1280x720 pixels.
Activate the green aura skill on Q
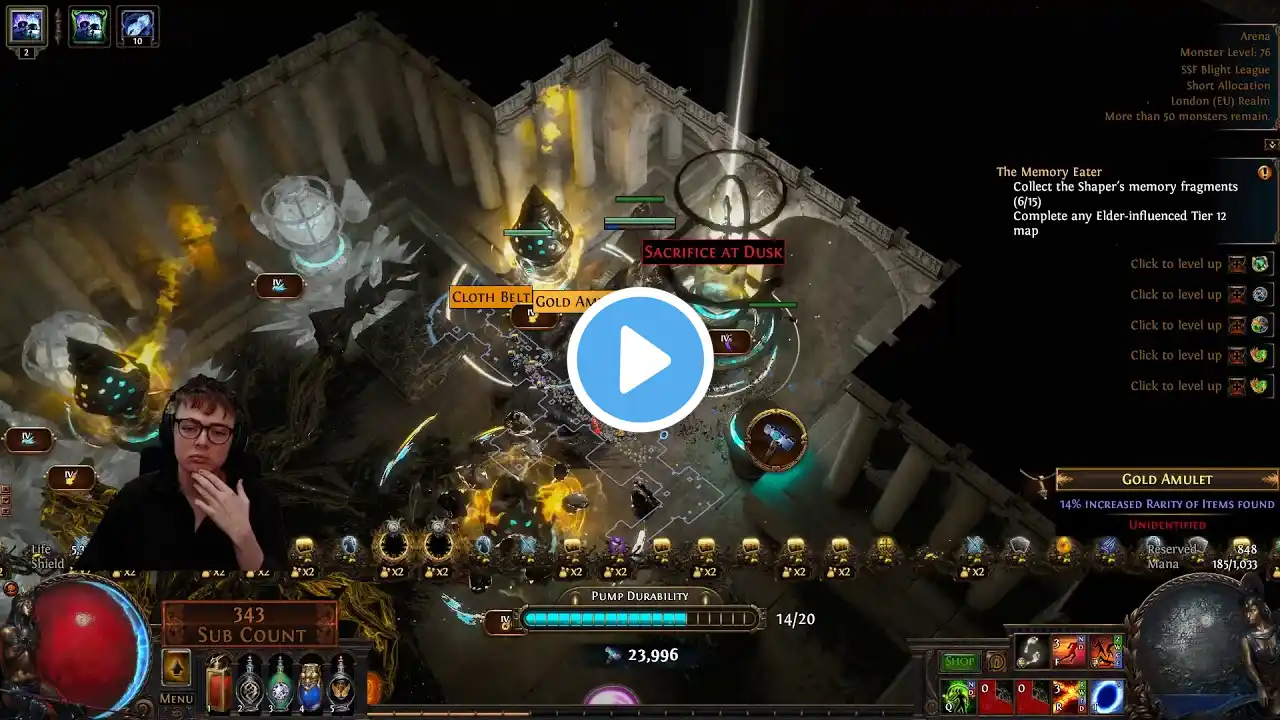click(x=956, y=696)
